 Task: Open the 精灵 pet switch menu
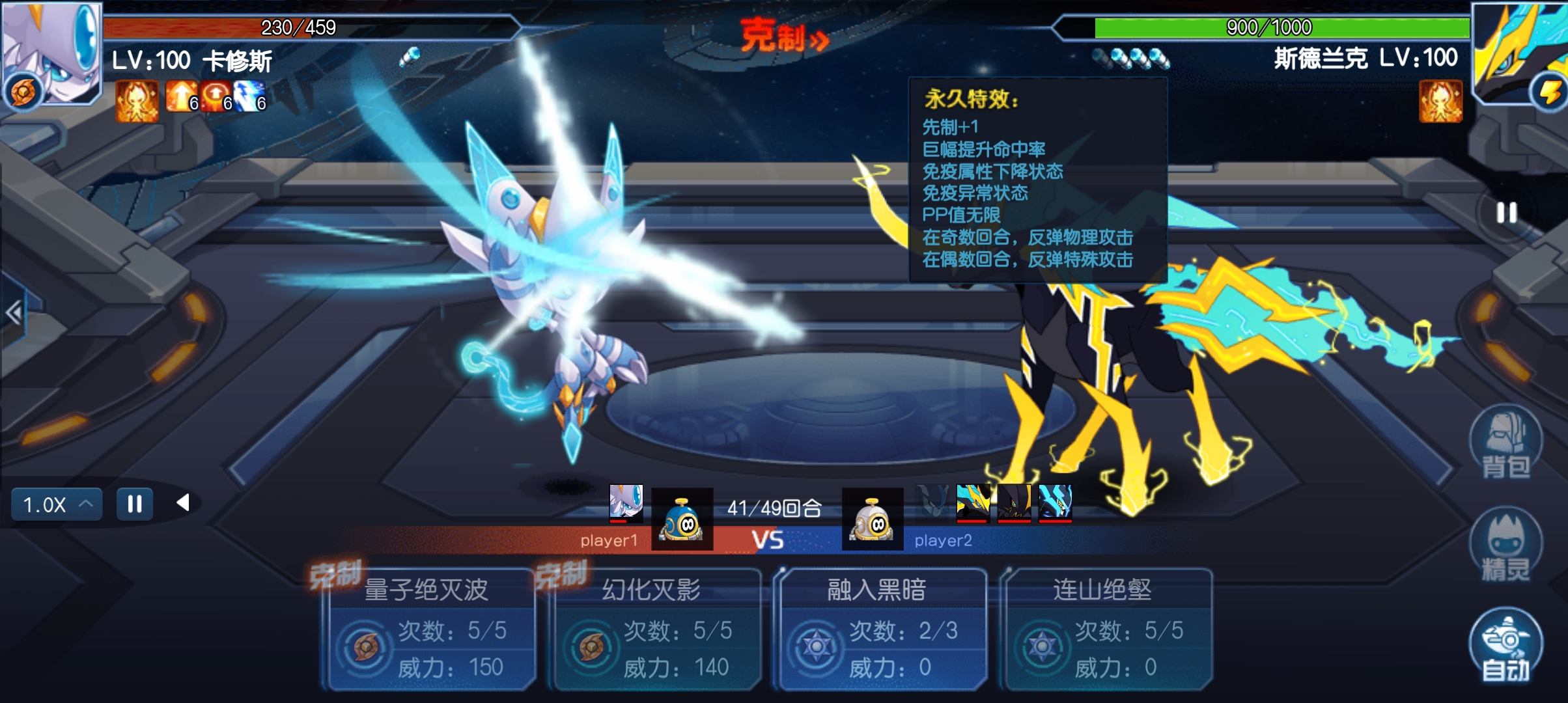point(1505,545)
